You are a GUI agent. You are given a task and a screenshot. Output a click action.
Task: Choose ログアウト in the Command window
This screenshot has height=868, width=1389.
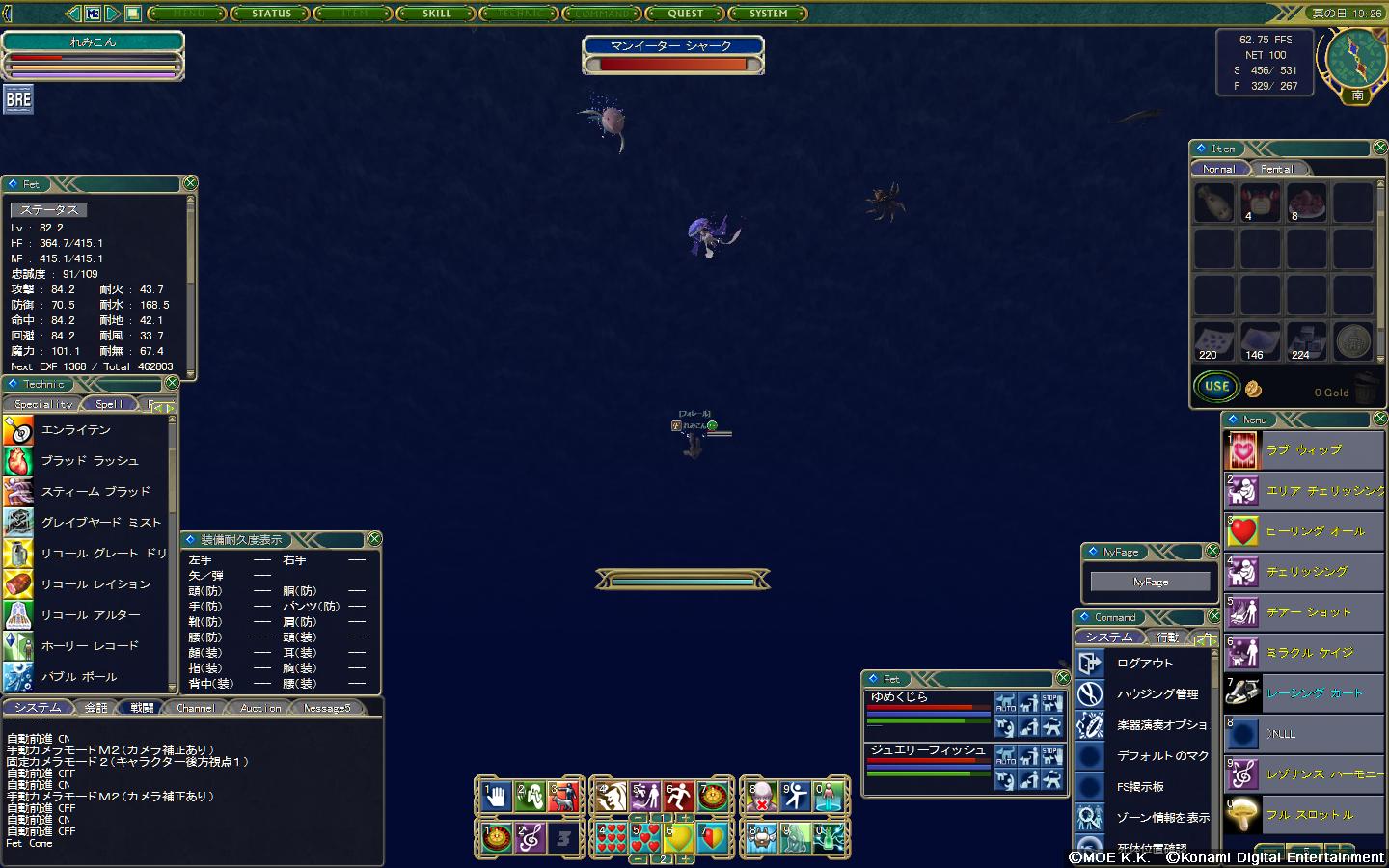pos(1145,664)
